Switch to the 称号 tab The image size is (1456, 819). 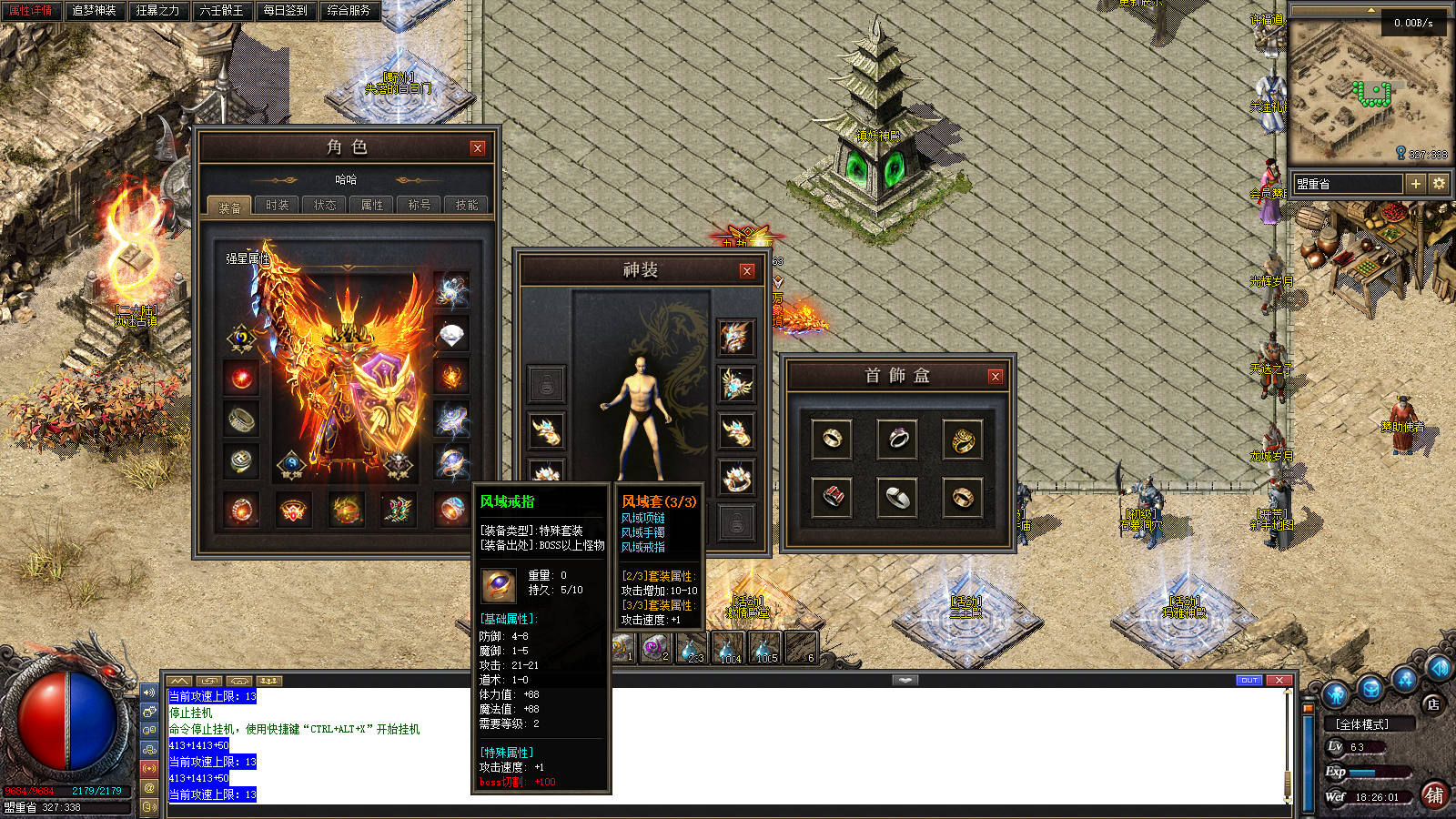click(420, 206)
